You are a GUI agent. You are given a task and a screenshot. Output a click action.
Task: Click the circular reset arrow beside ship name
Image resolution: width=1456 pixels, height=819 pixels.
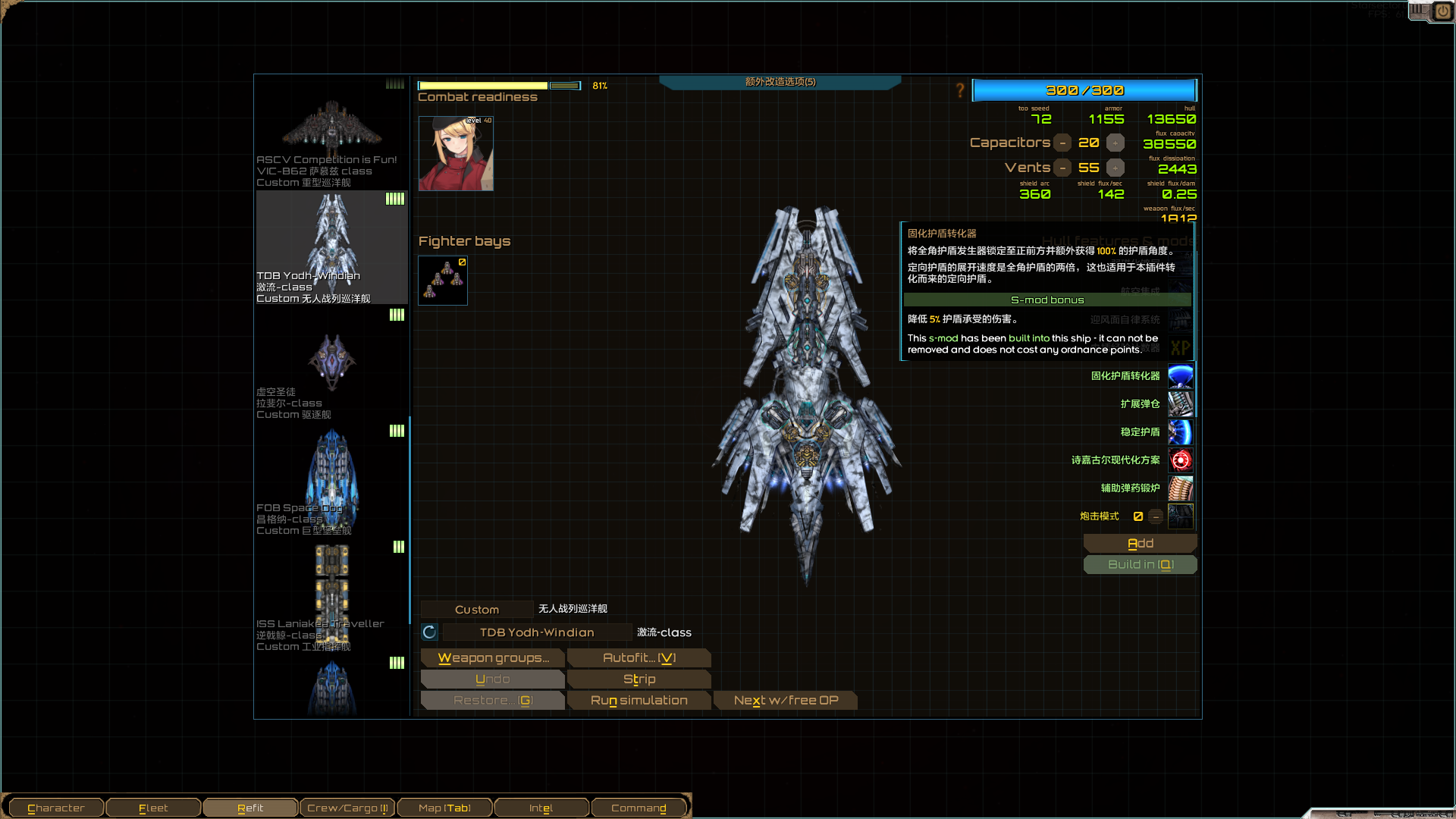pos(429,632)
